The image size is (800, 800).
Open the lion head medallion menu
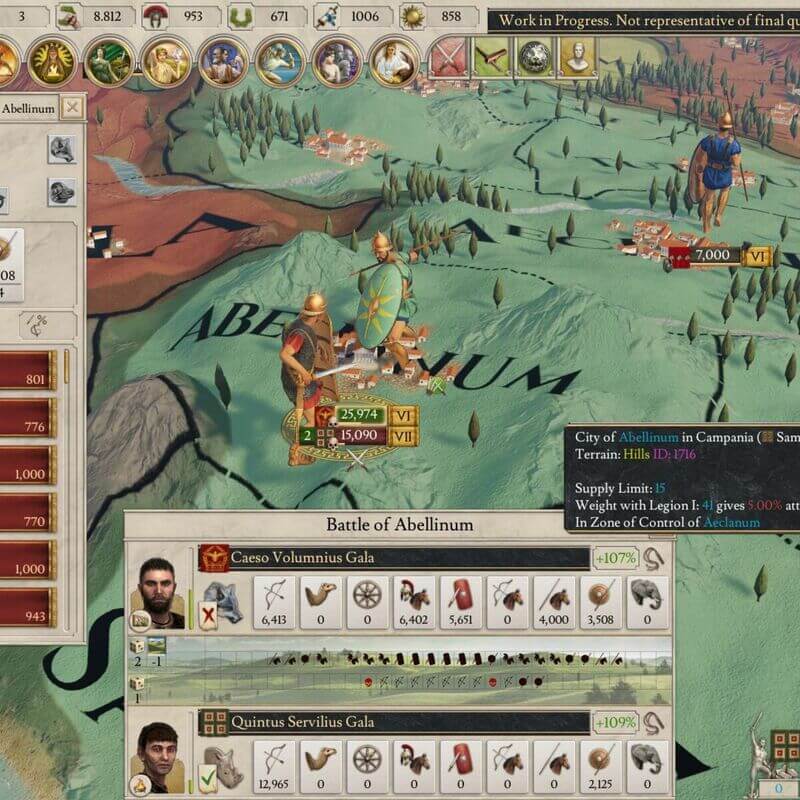[534, 56]
